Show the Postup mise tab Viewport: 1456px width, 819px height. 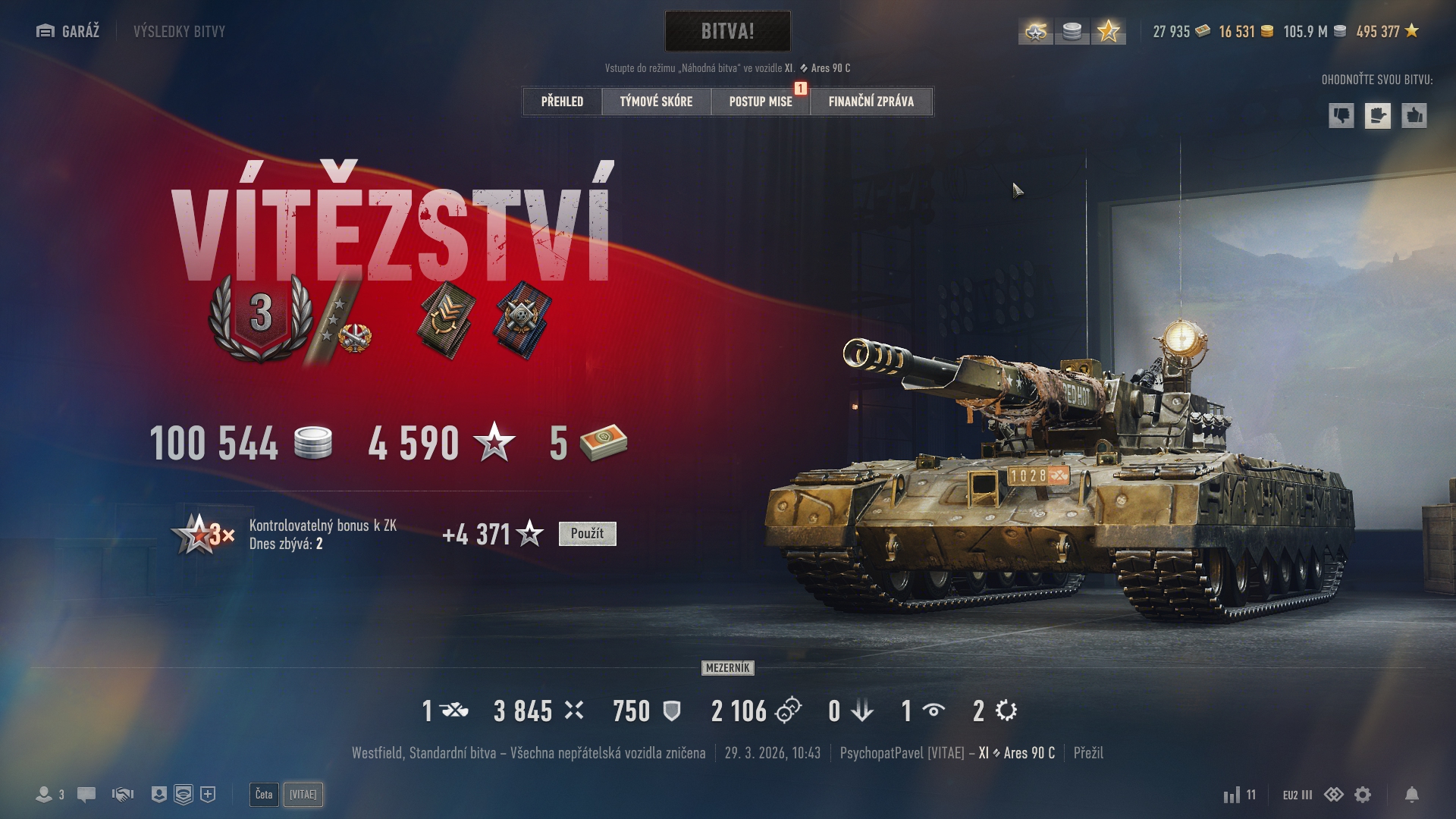tap(760, 102)
